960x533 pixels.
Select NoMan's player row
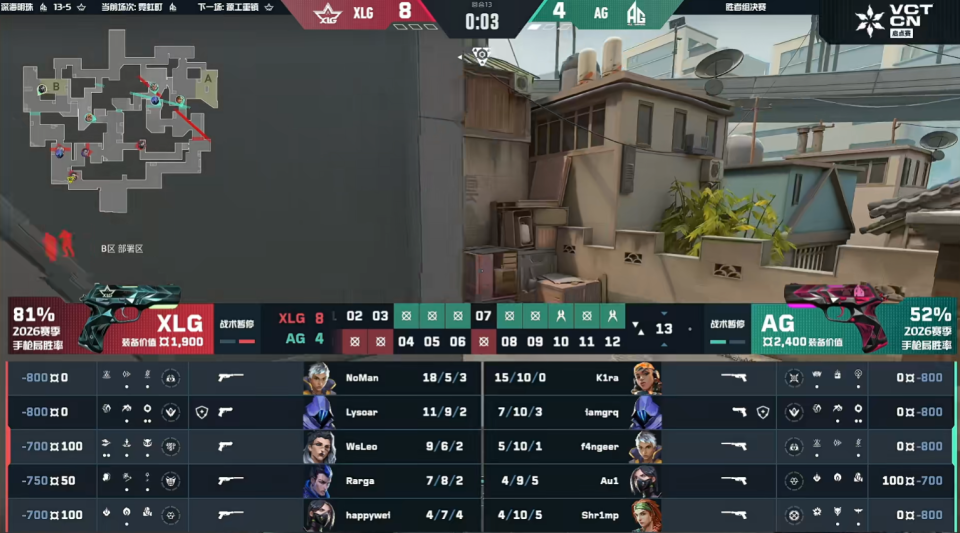240,378
